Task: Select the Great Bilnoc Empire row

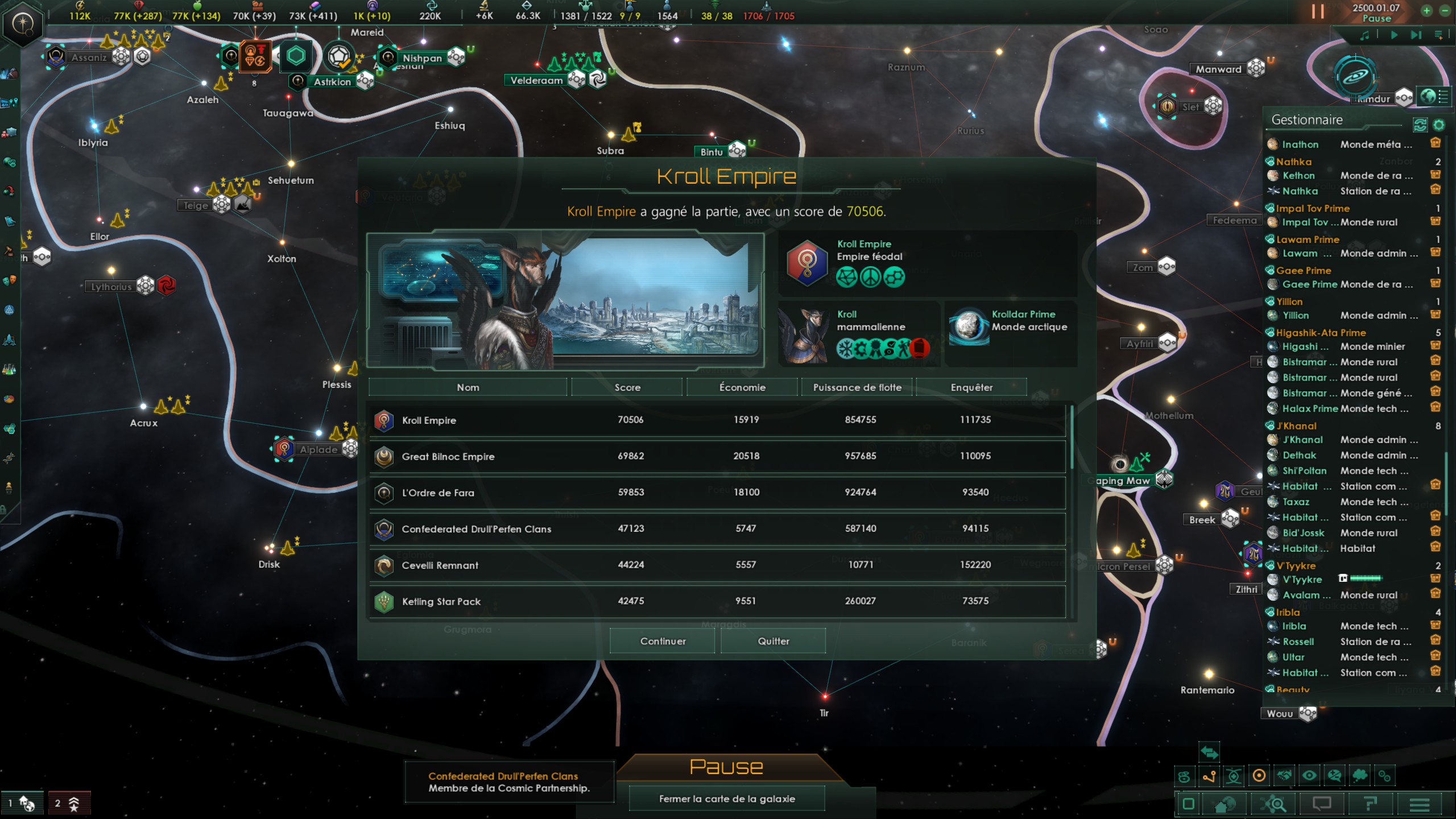Action: tap(717, 456)
